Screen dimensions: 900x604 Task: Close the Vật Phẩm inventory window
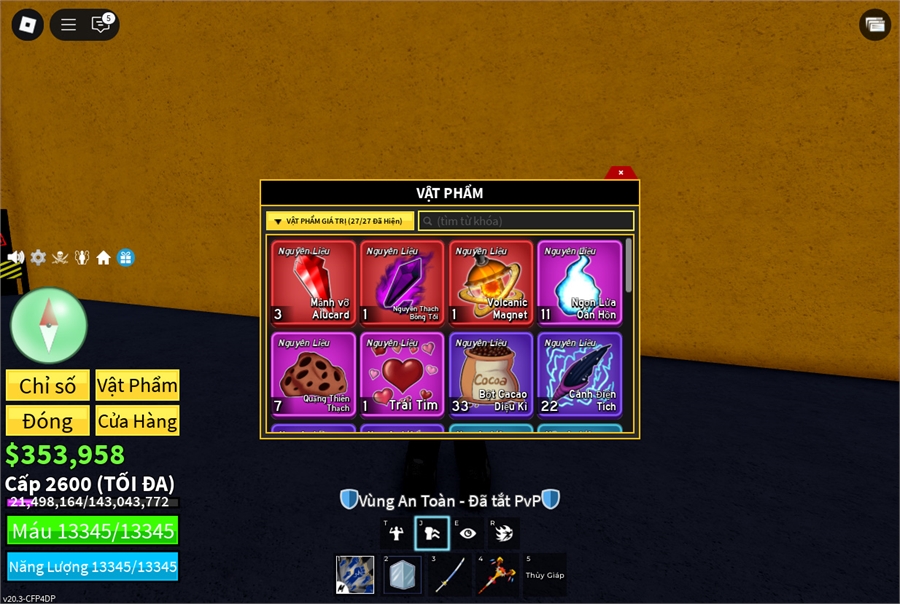pos(621,173)
